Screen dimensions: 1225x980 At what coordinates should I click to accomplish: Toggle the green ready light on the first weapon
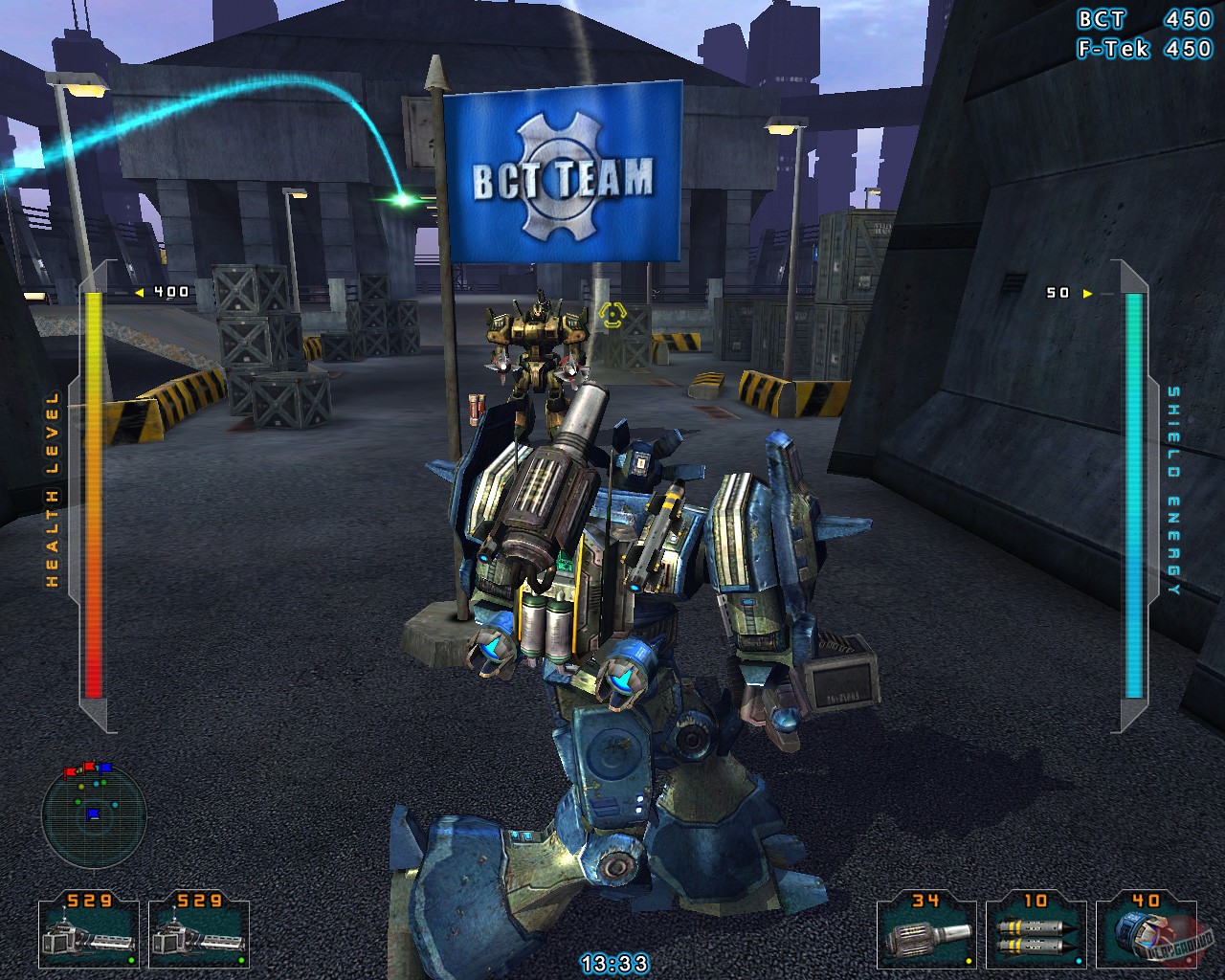[132, 962]
